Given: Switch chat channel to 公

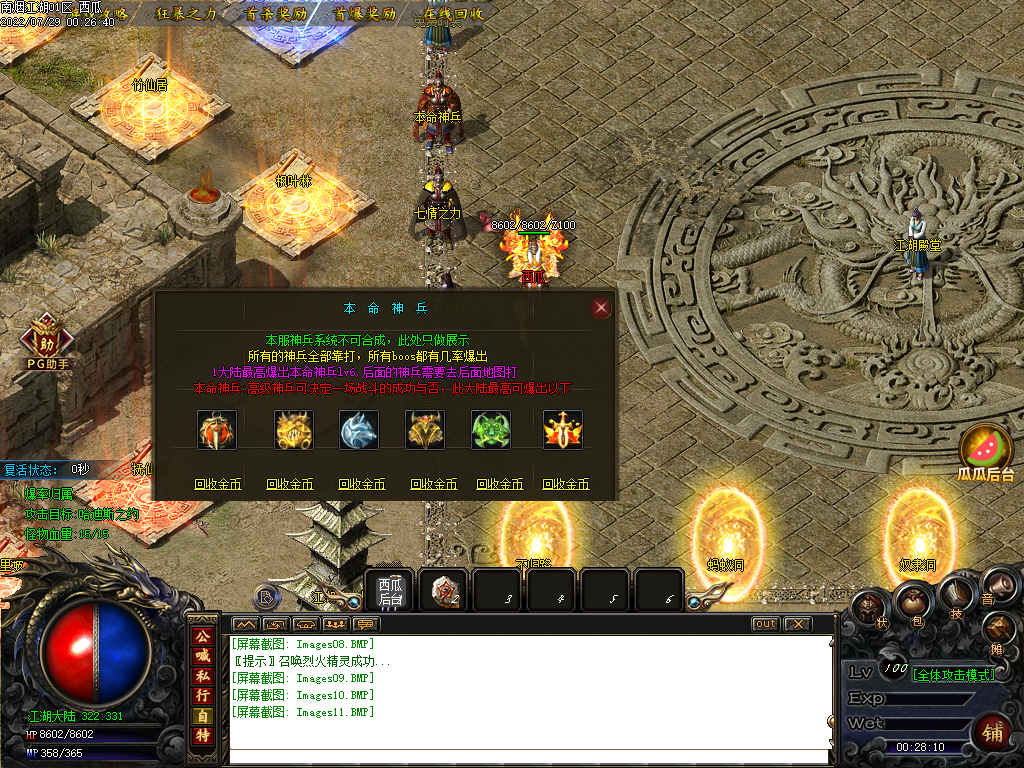Looking at the screenshot, I should [x=203, y=636].
